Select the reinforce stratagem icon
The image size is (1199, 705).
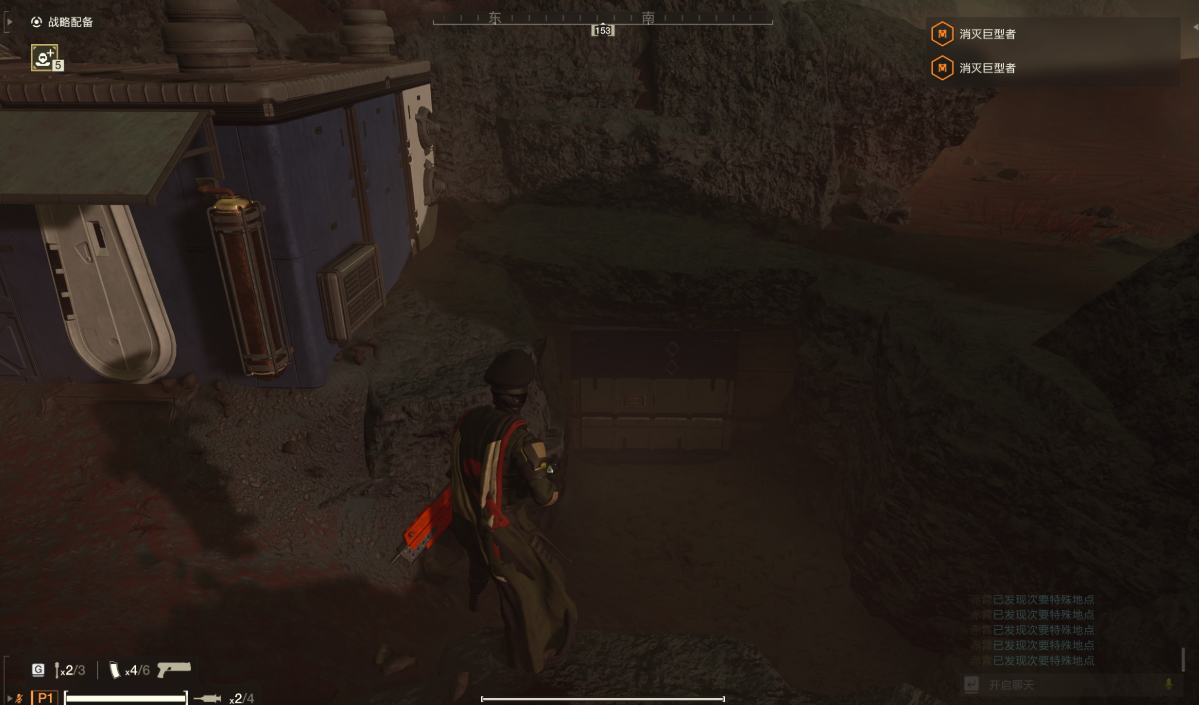pyautogui.click(x=44, y=58)
